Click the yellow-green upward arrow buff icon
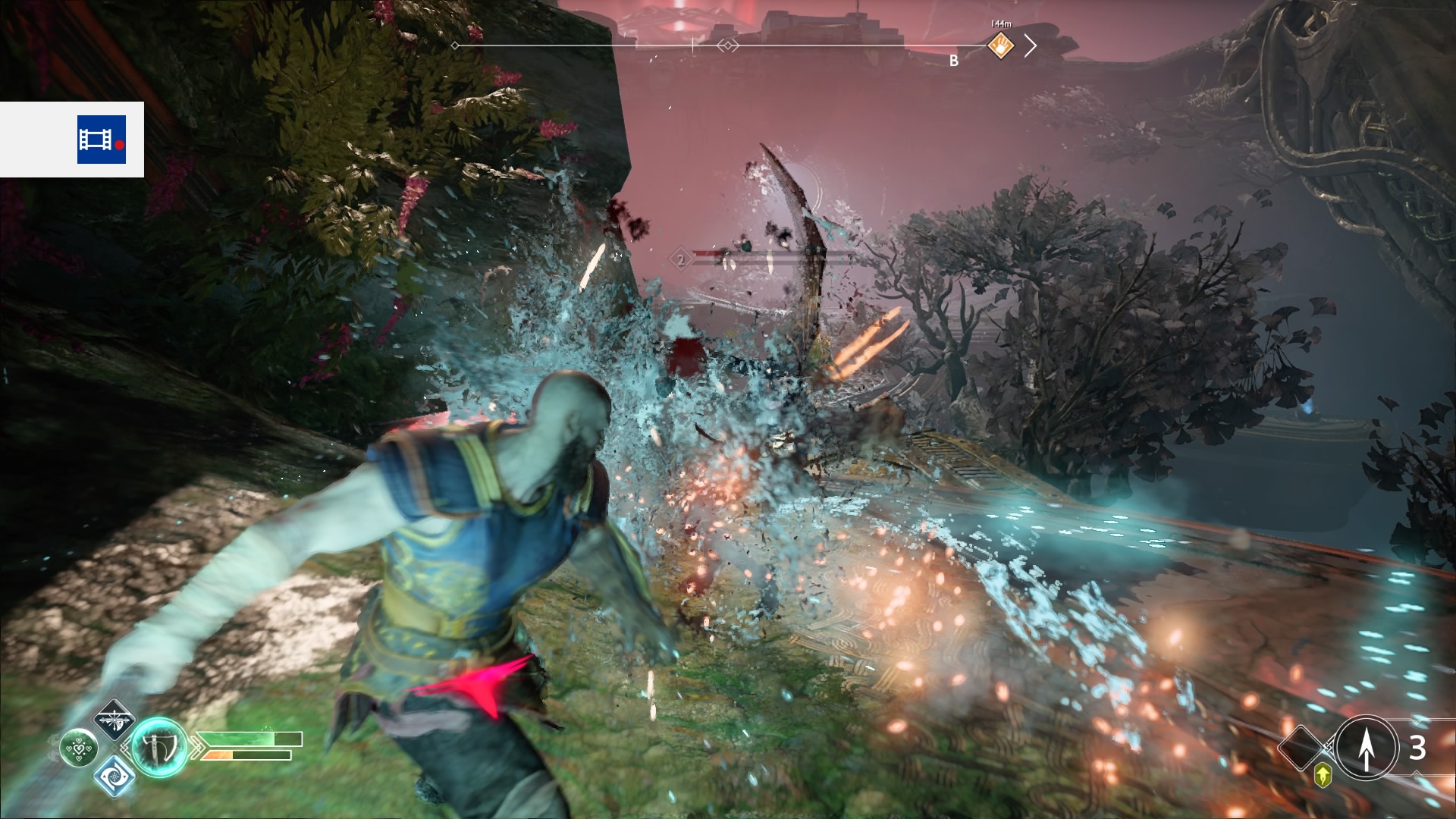Image resolution: width=1456 pixels, height=819 pixels. click(1323, 775)
